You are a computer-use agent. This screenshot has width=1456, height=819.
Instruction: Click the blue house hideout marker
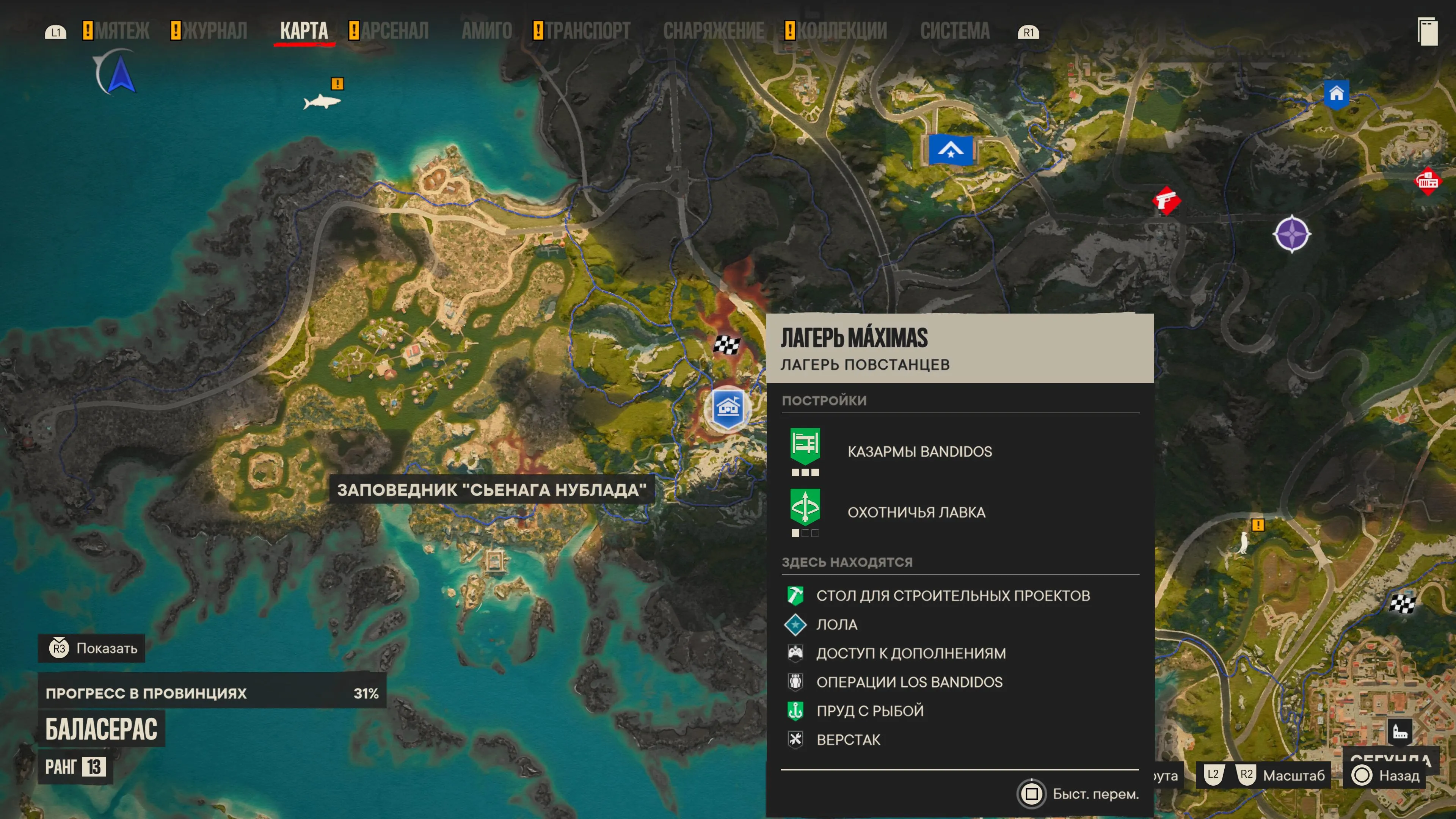point(1336,94)
